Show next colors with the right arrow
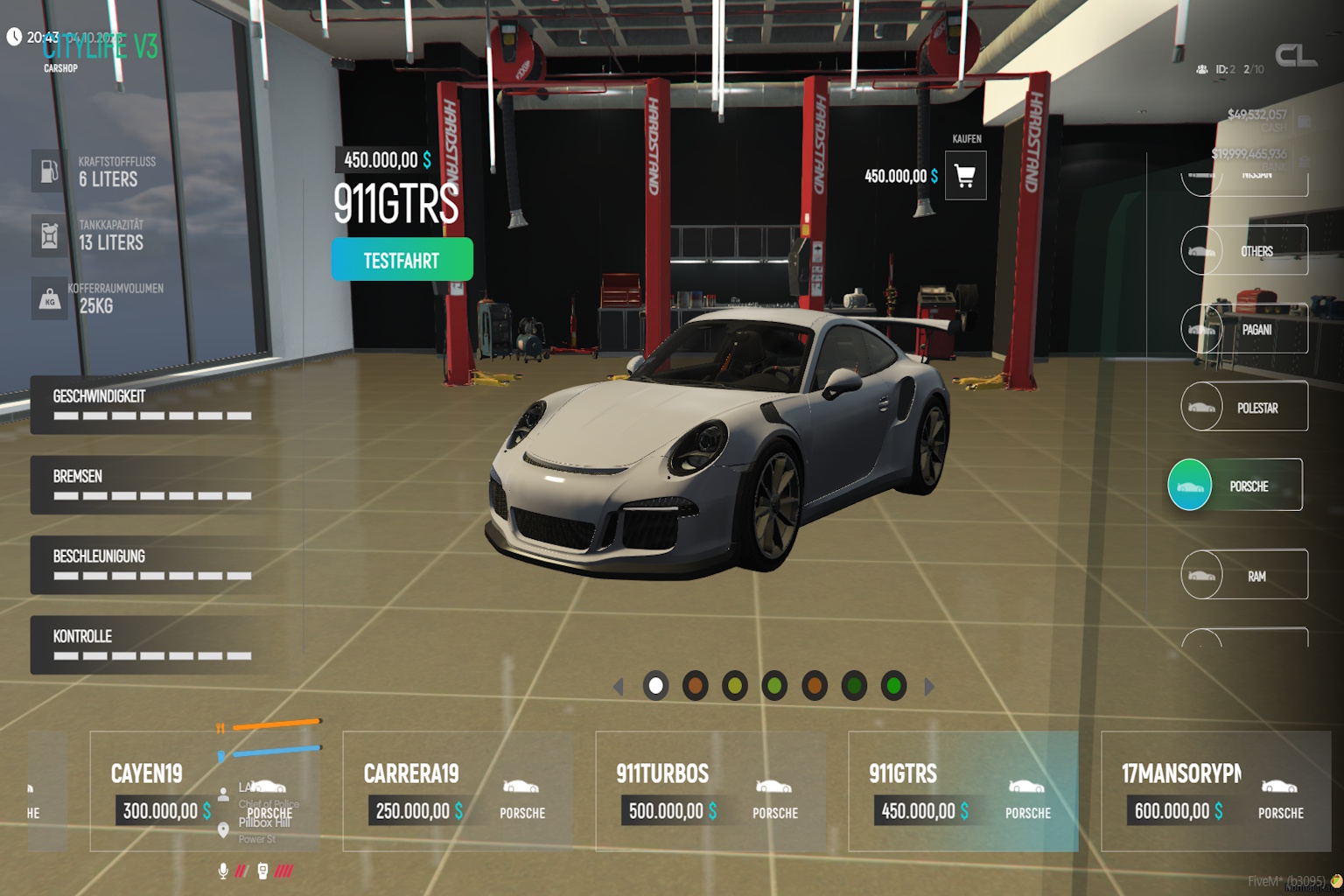 point(929,687)
